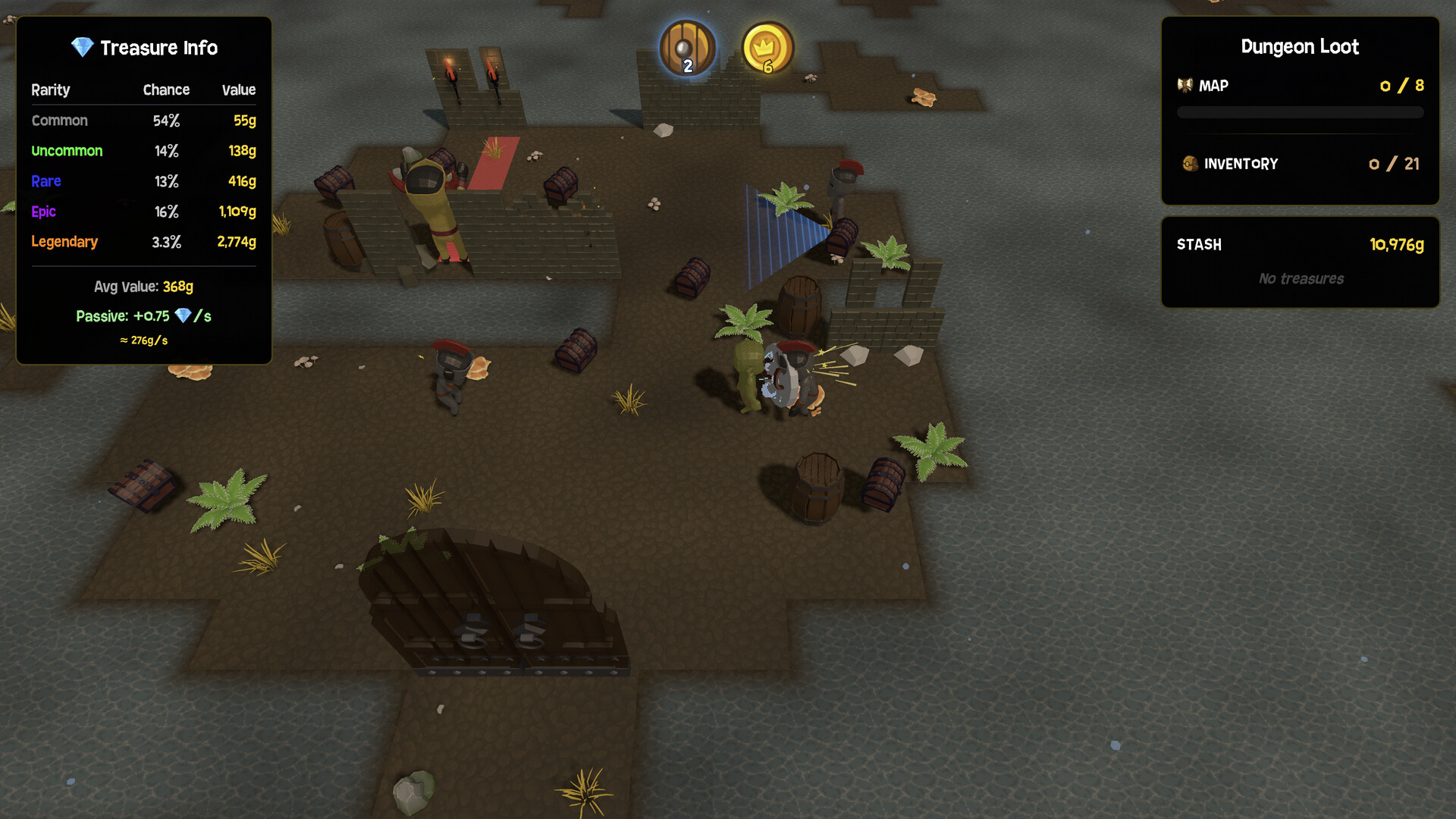This screenshot has height=819, width=1456.
Task: Click the Map progress bar
Action: [1300, 111]
